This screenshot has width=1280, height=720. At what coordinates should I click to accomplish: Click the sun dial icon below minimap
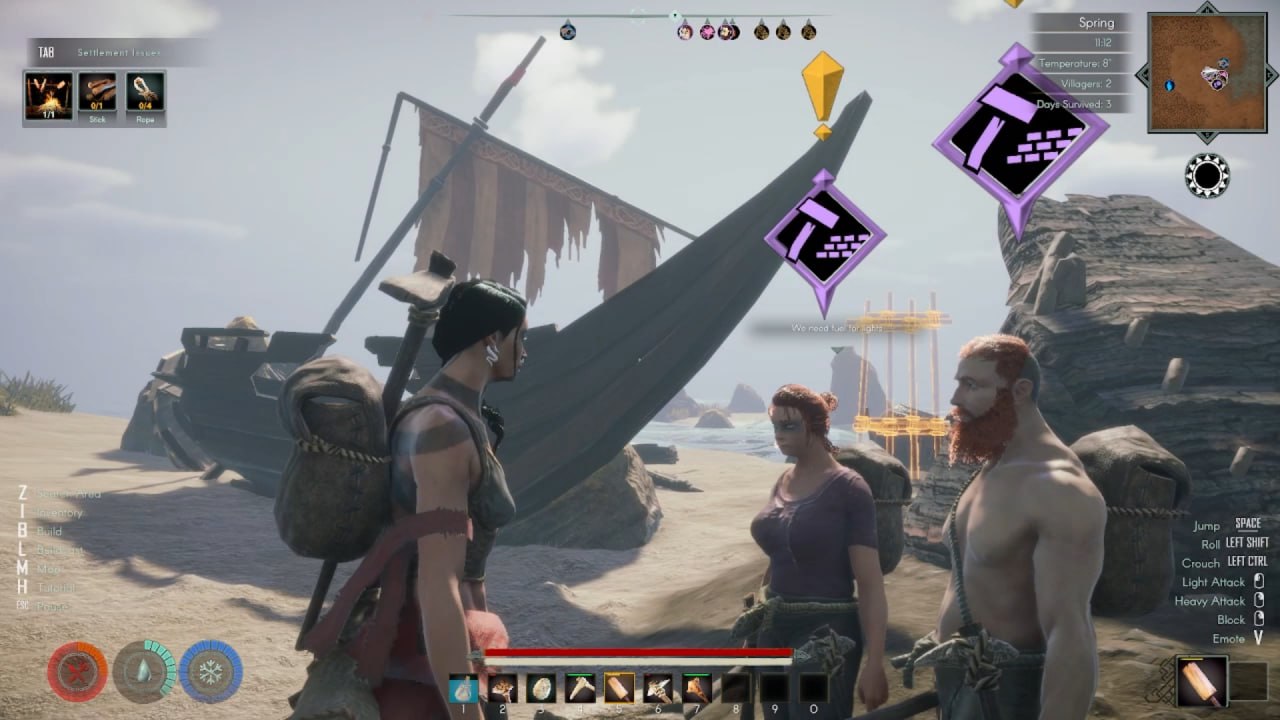[x=1207, y=176]
